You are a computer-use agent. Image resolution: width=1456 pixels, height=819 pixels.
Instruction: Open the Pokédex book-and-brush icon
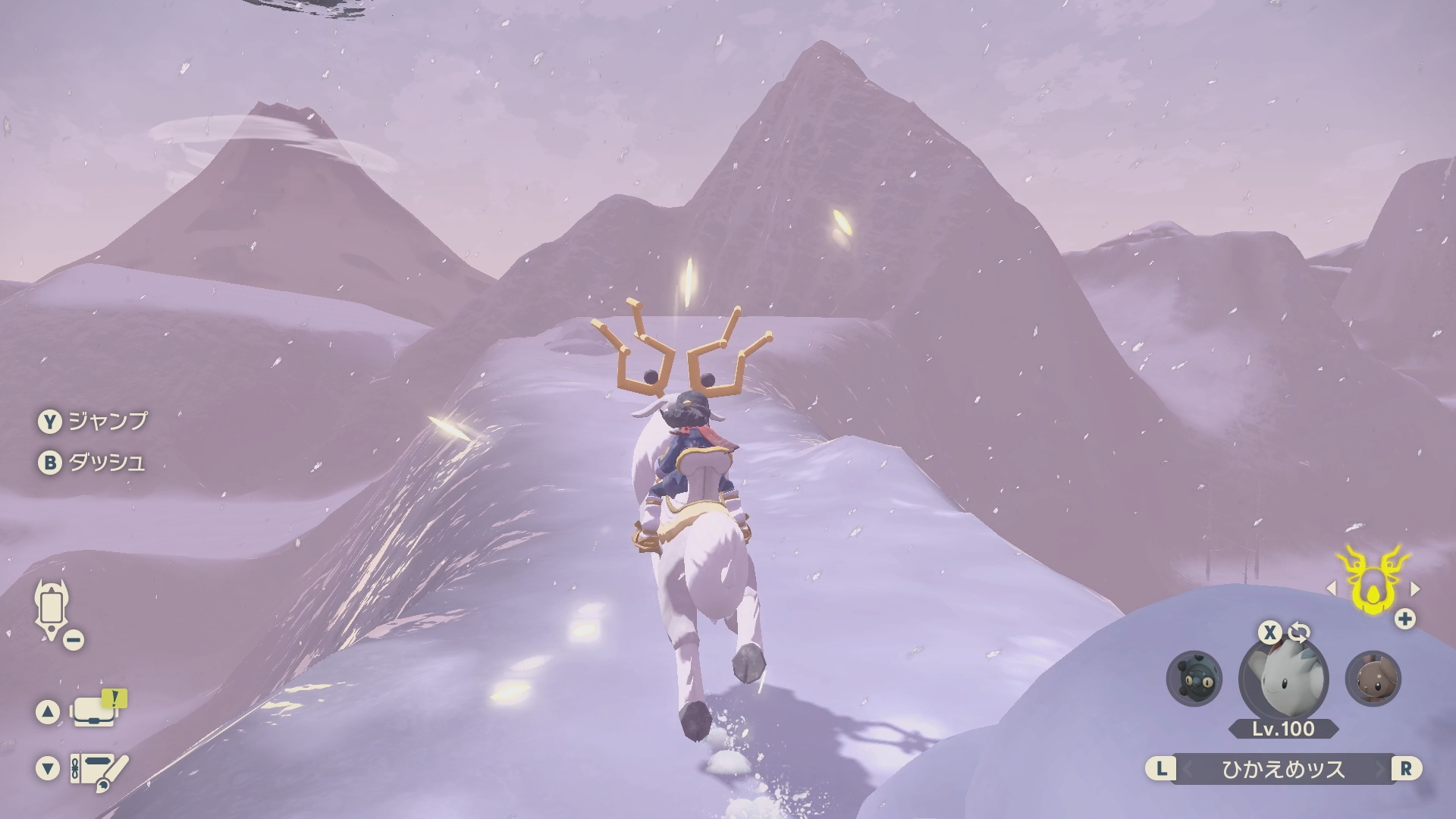point(99,769)
